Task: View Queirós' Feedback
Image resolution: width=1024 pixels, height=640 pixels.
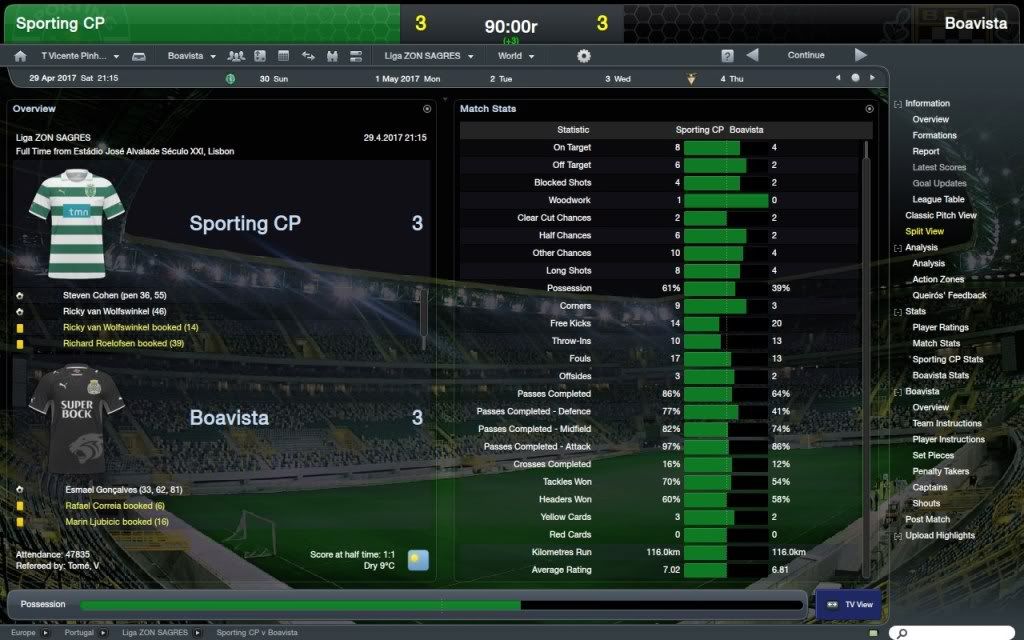Action: (x=949, y=295)
